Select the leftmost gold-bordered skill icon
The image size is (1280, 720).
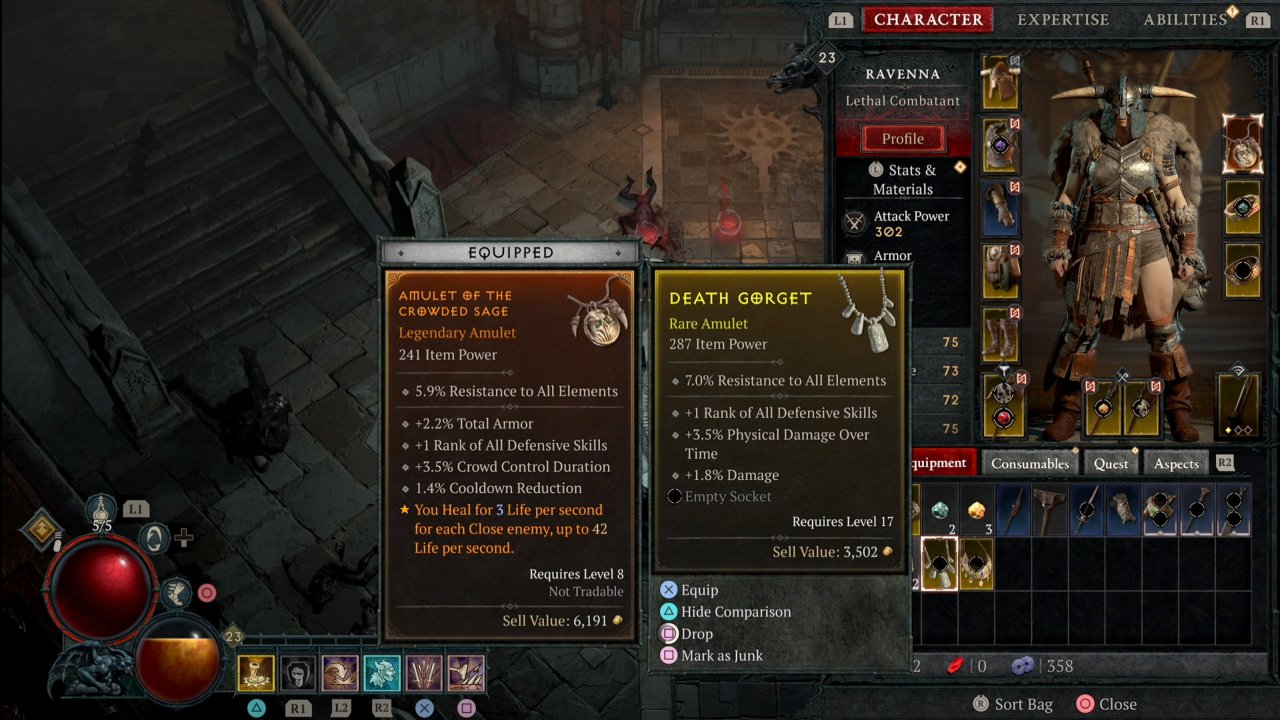(256, 672)
